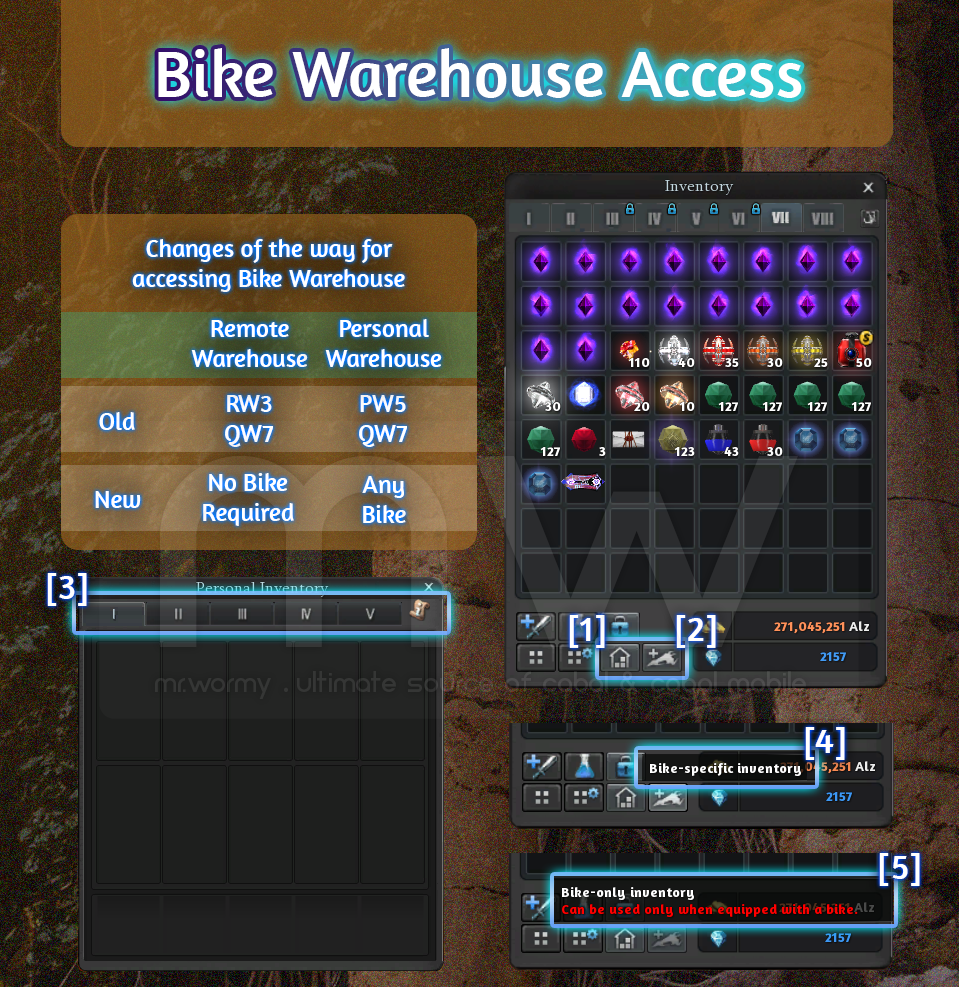This screenshot has height=987, width=959.
Task: Select the glowing white-blue crystal item
Action: coord(585,396)
